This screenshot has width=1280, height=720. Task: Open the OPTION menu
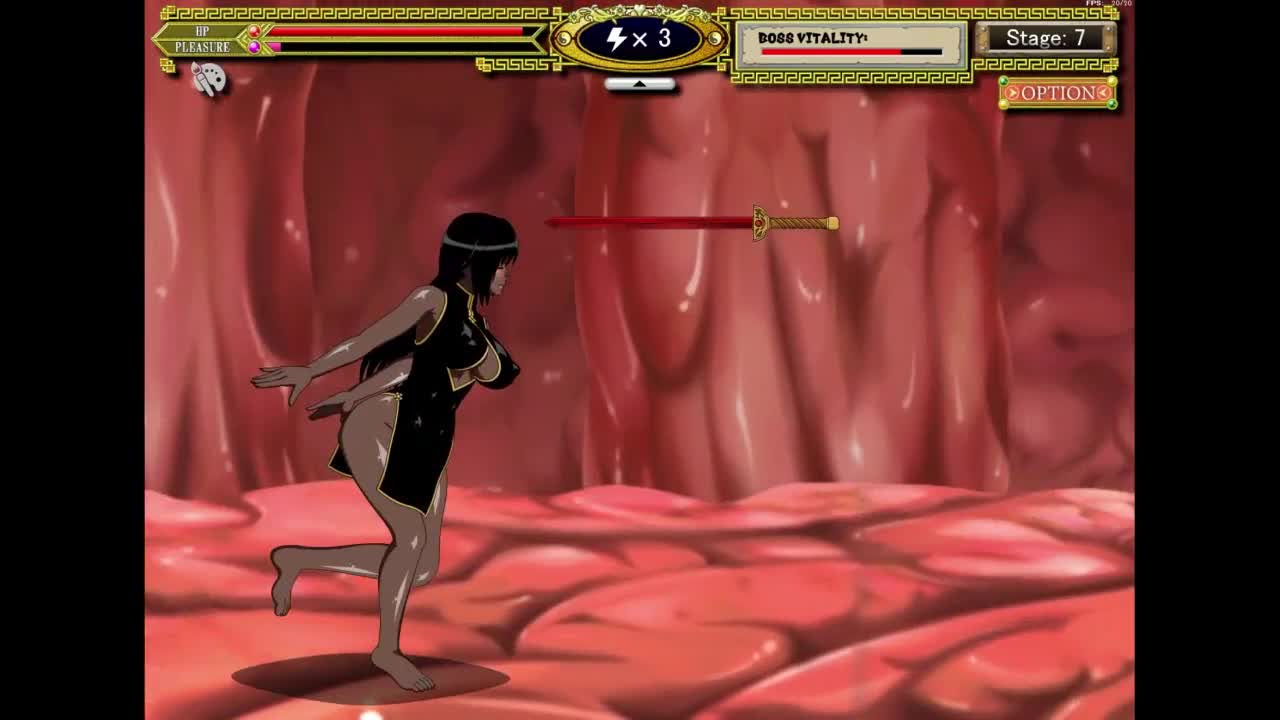(x=1058, y=93)
